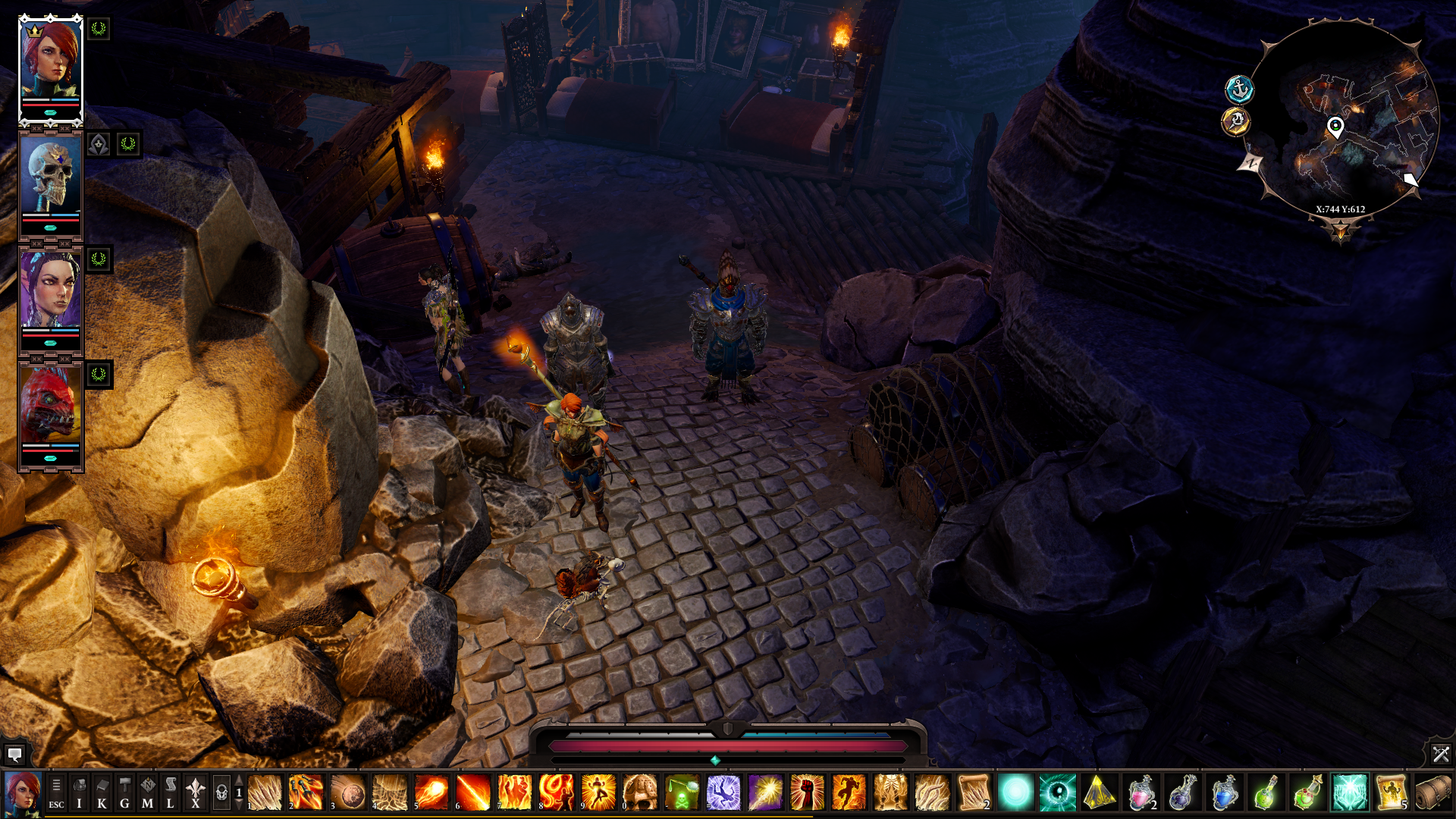
Task: Use the pink potion in the hotbar
Action: (x=1141, y=792)
